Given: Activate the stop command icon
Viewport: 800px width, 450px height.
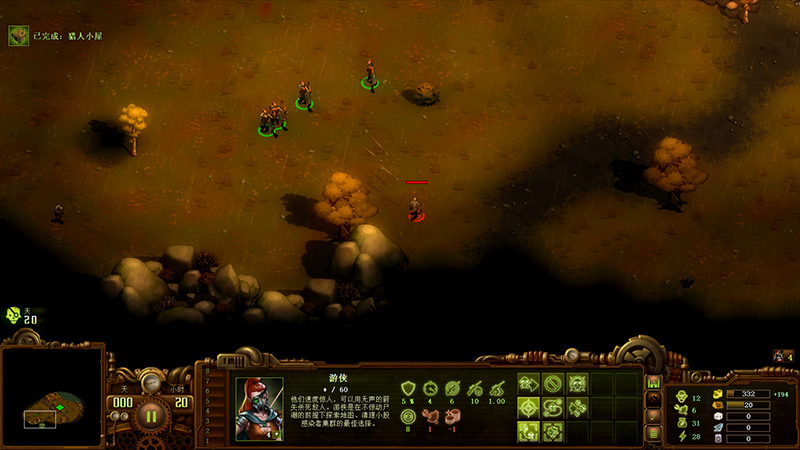Looking at the screenshot, I should 553,383.
